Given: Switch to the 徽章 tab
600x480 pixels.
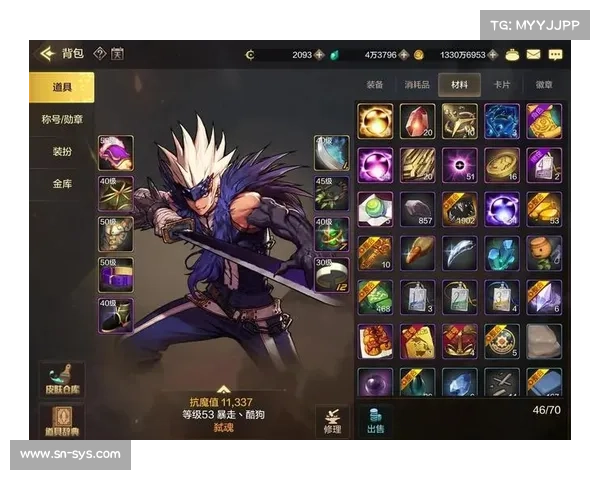Looking at the screenshot, I should pyautogui.click(x=544, y=85).
